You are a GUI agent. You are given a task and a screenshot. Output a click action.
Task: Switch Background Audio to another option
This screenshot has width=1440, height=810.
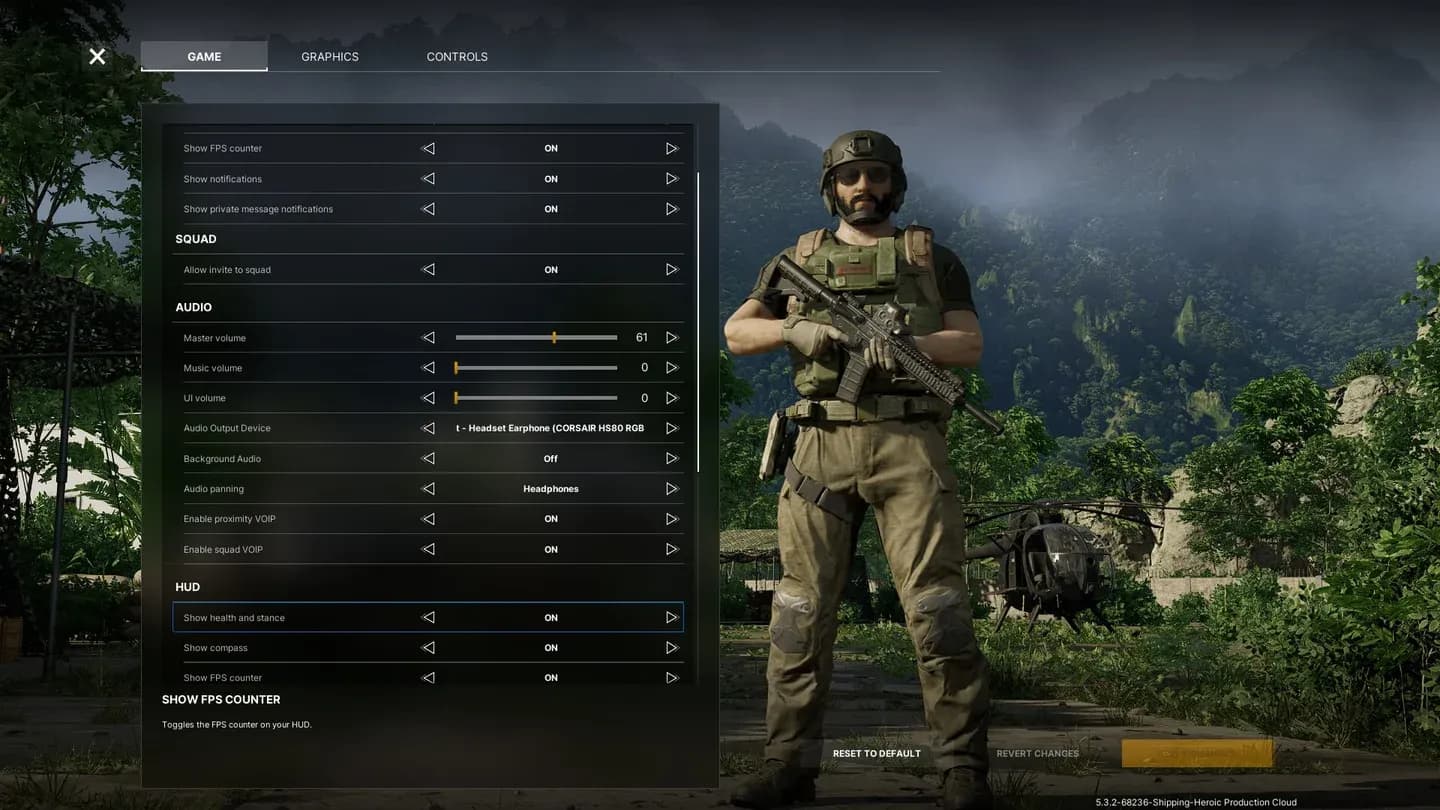click(672, 458)
